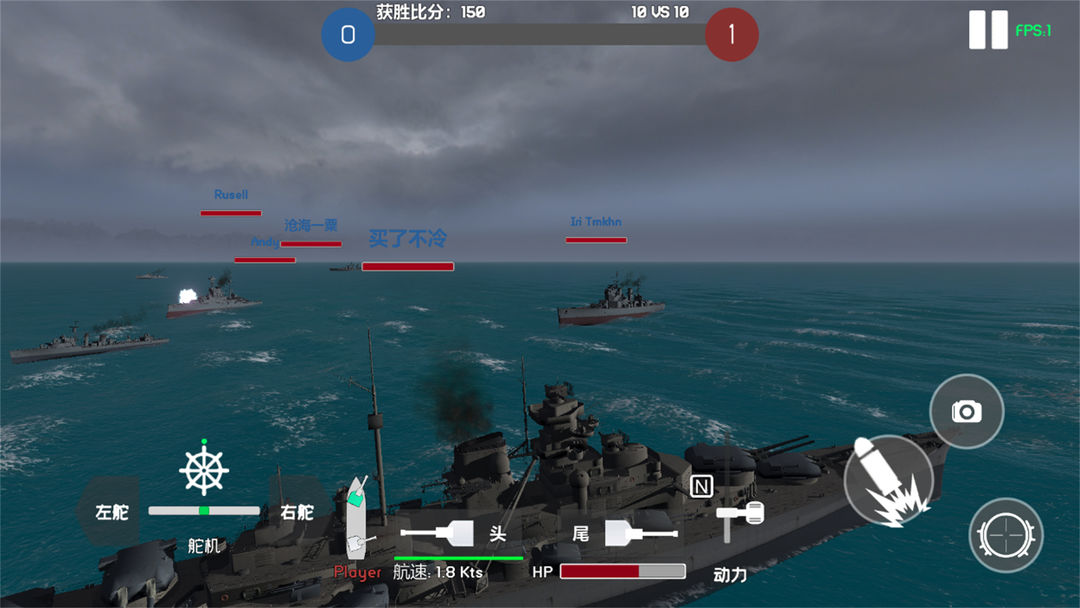Fire the main guns shell button
The image size is (1080, 608).
tap(888, 482)
